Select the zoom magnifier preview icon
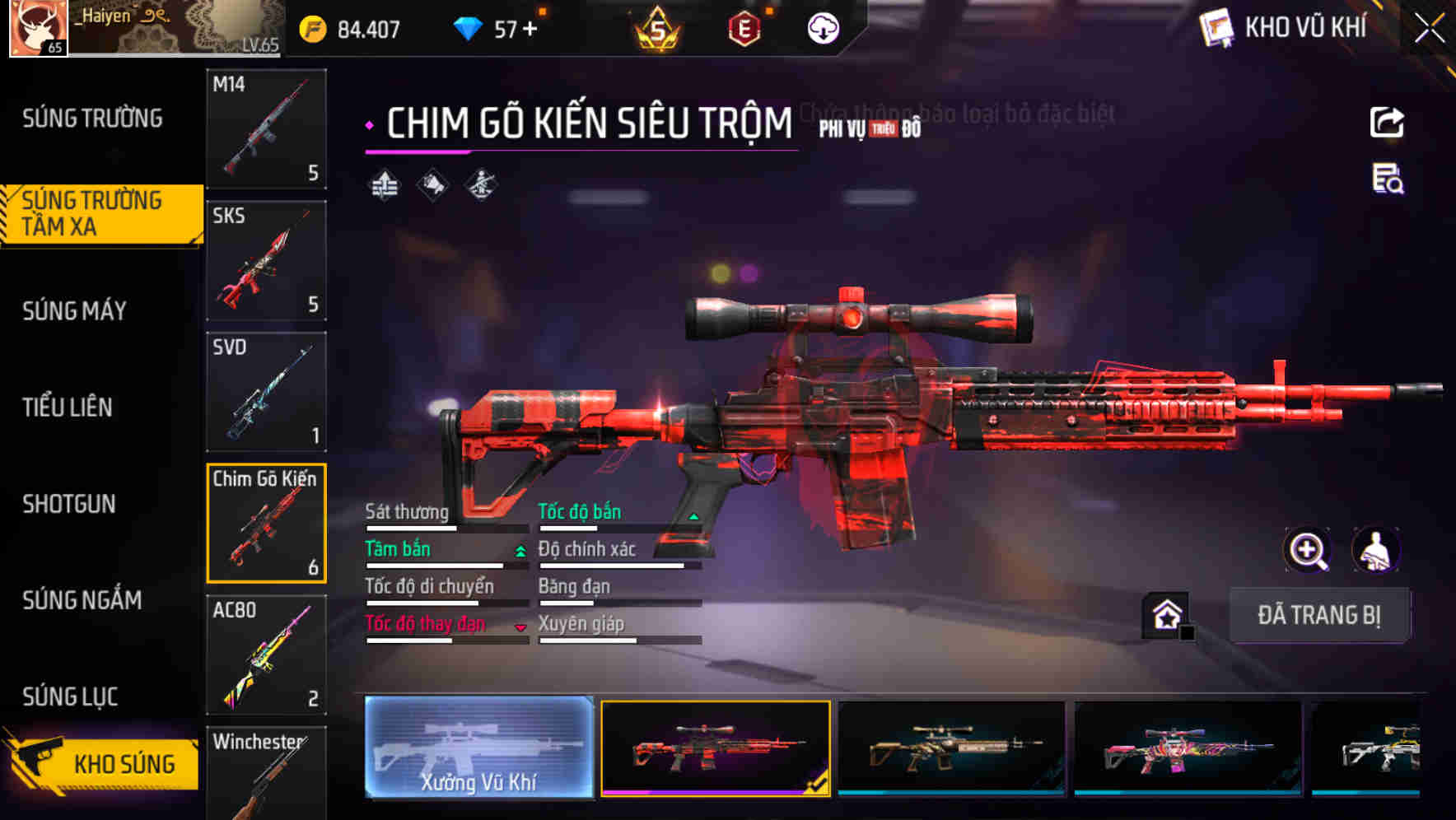Image resolution: width=1456 pixels, height=820 pixels. 1308,550
